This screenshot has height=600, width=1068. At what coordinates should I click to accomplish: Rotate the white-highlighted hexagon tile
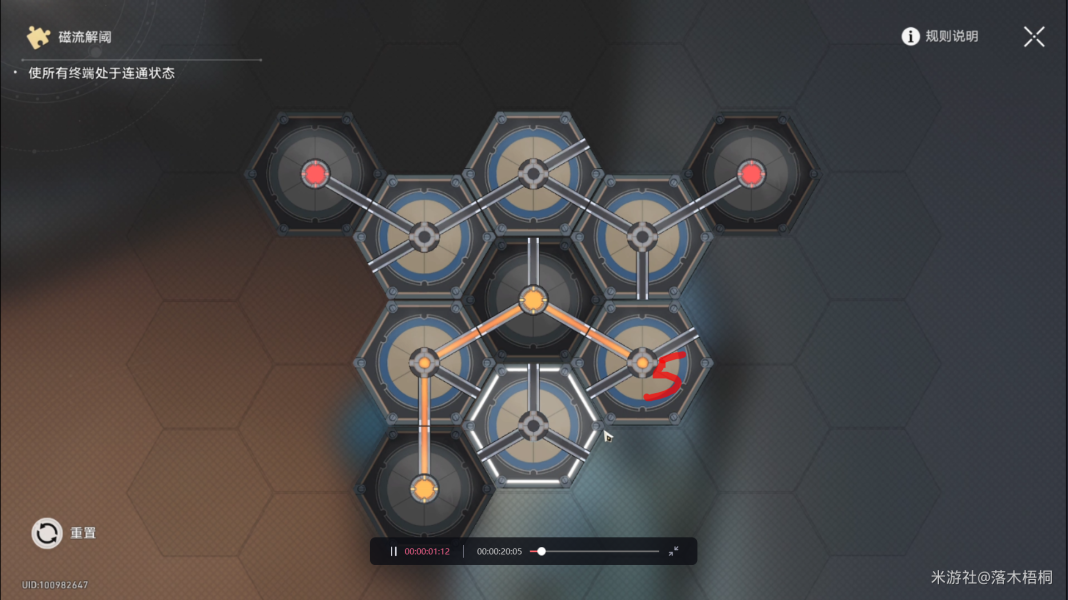(x=533, y=424)
